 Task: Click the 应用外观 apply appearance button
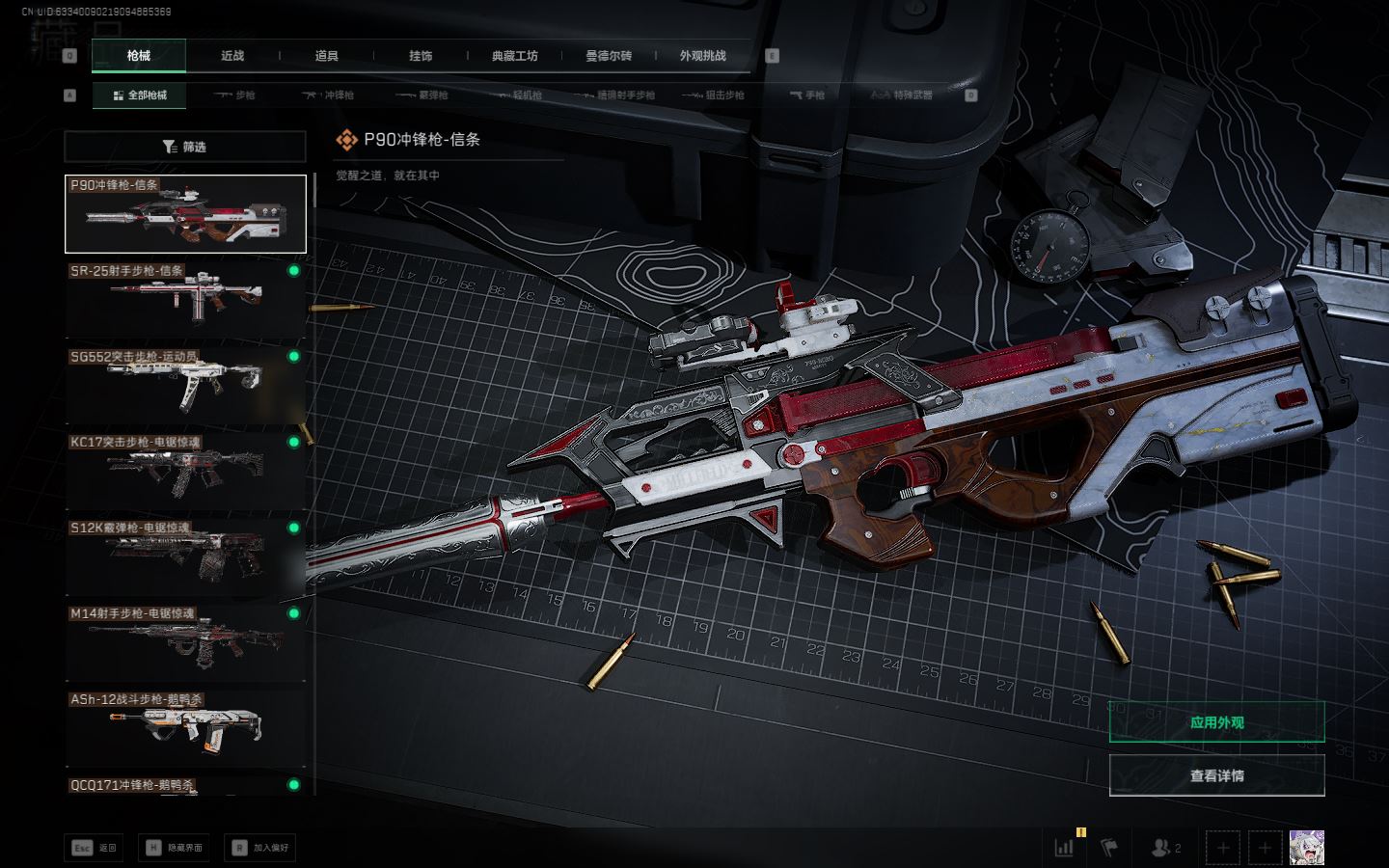point(1216,722)
